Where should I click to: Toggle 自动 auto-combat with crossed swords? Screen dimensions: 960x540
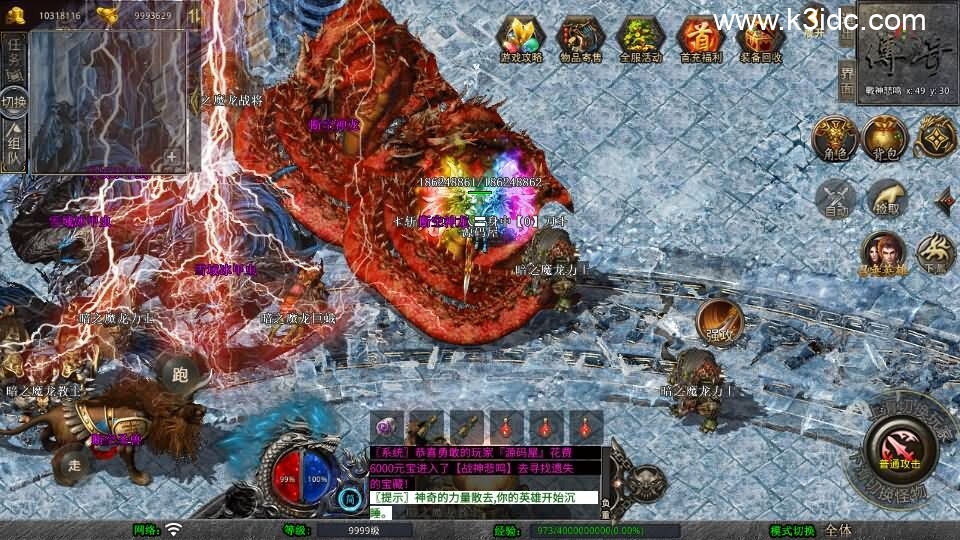click(x=835, y=198)
